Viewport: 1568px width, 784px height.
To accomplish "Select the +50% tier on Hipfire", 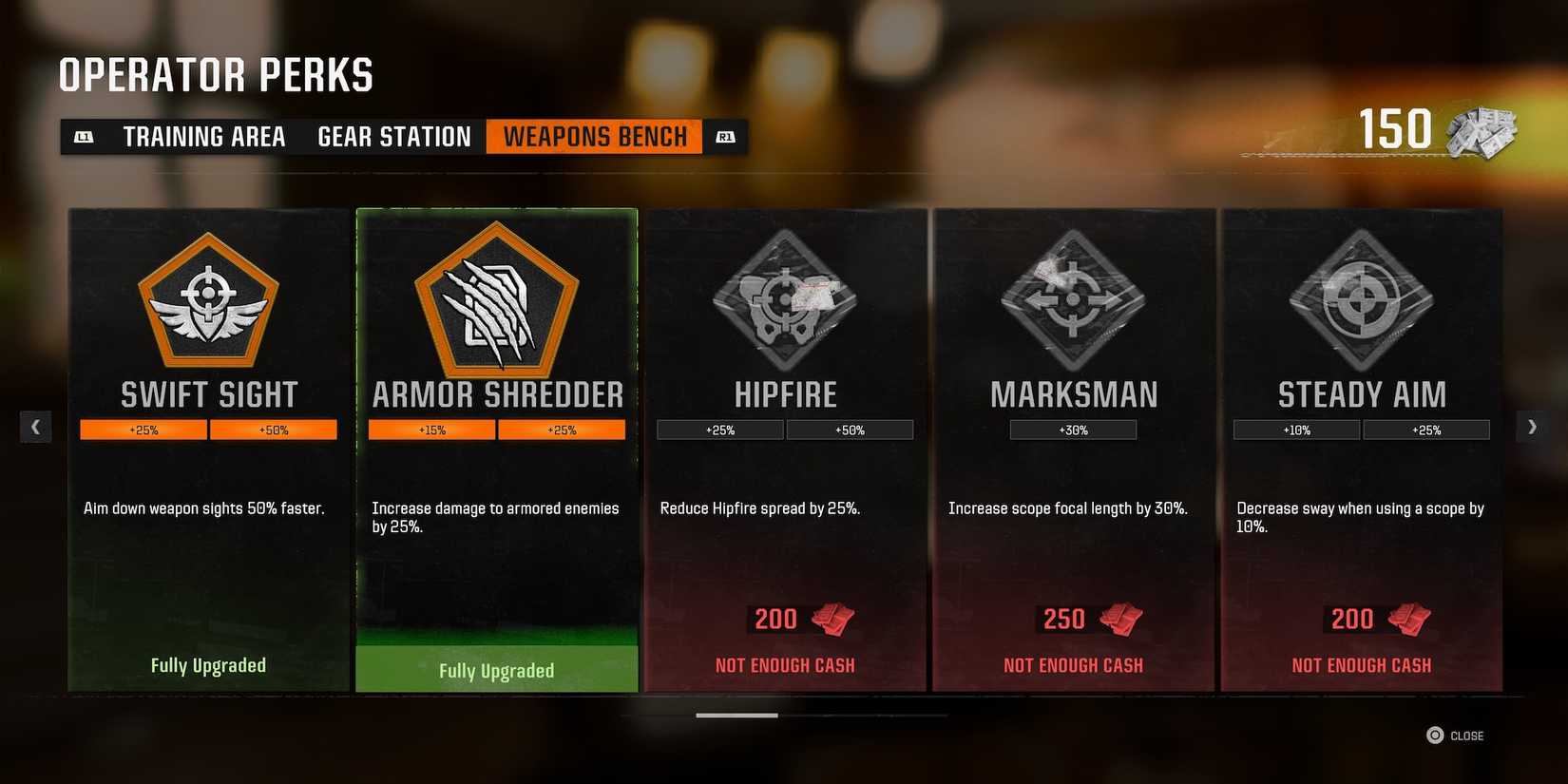I will [x=851, y=429].
